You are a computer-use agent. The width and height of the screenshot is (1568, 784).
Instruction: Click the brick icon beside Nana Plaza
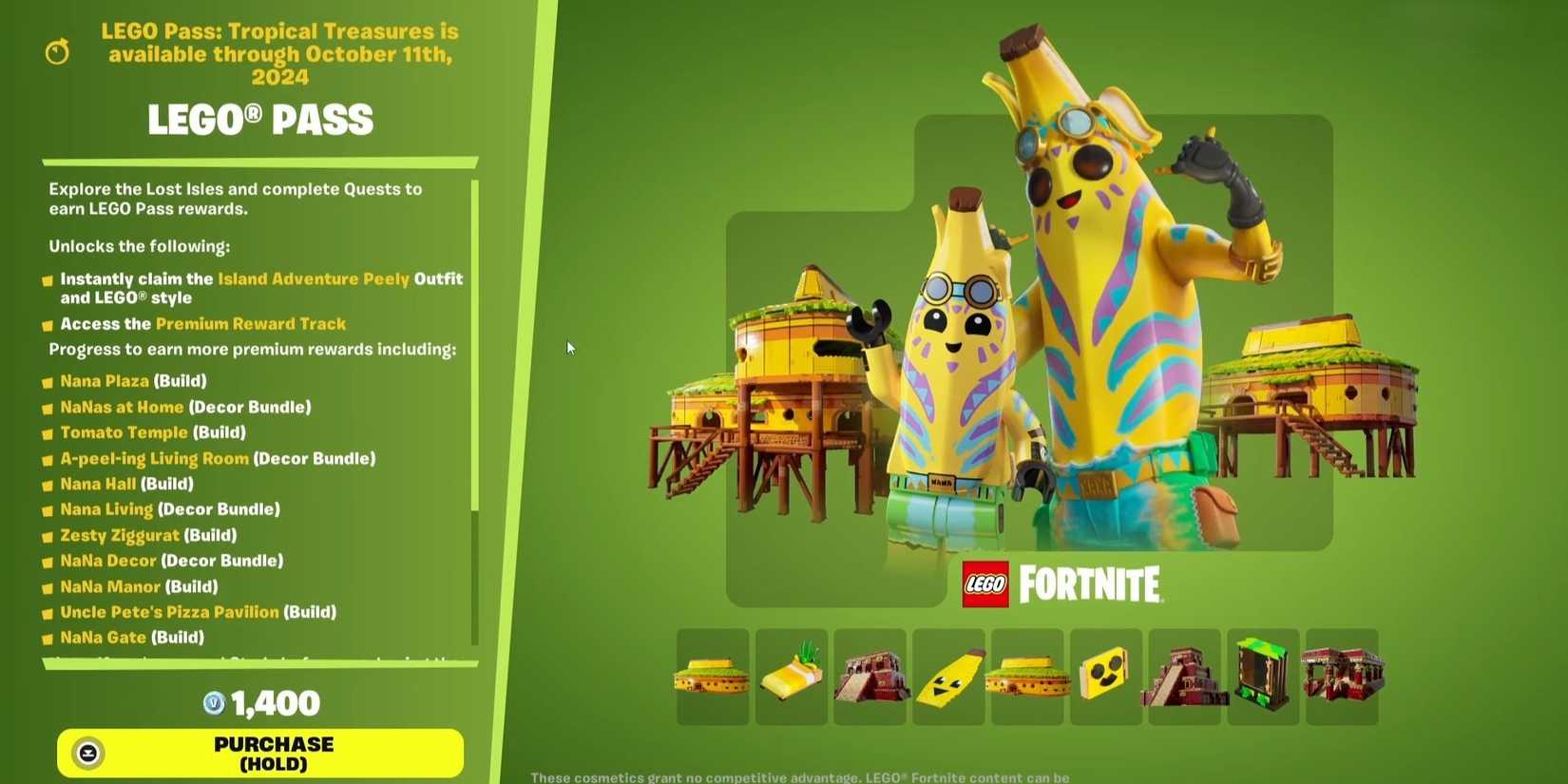[x=45, y=381]
